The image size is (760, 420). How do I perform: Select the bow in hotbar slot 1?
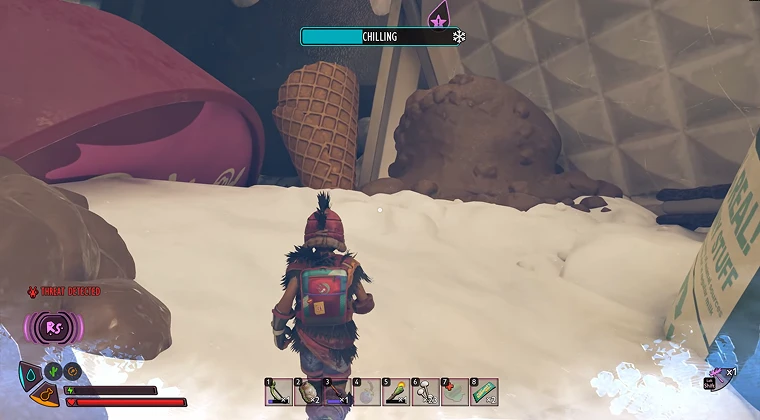pos(278,392)
